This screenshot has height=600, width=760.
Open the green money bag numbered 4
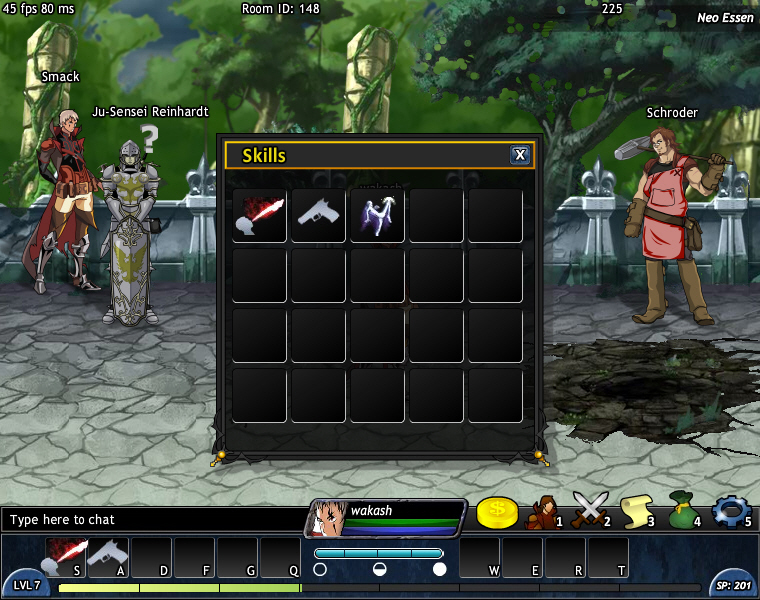click(x=683, y=512)
